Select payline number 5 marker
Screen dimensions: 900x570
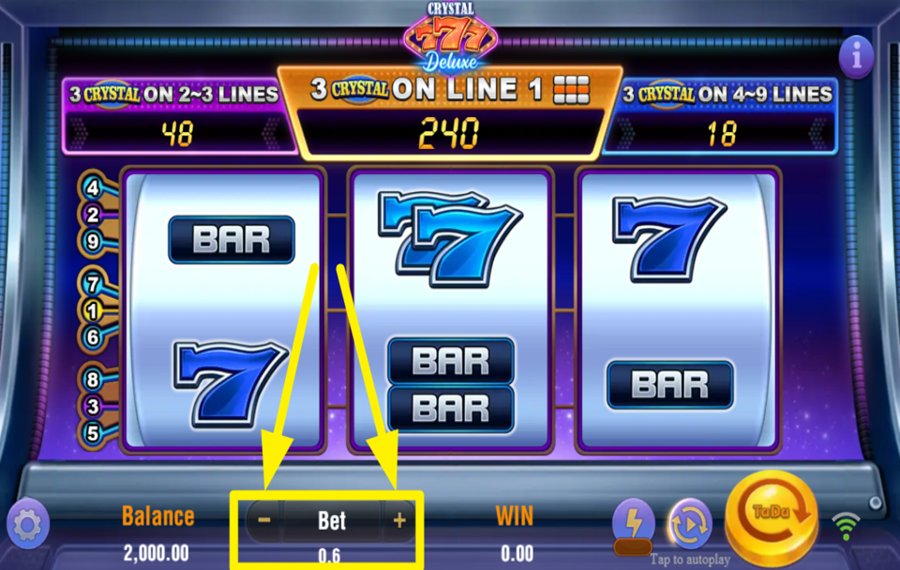point(93,433)
